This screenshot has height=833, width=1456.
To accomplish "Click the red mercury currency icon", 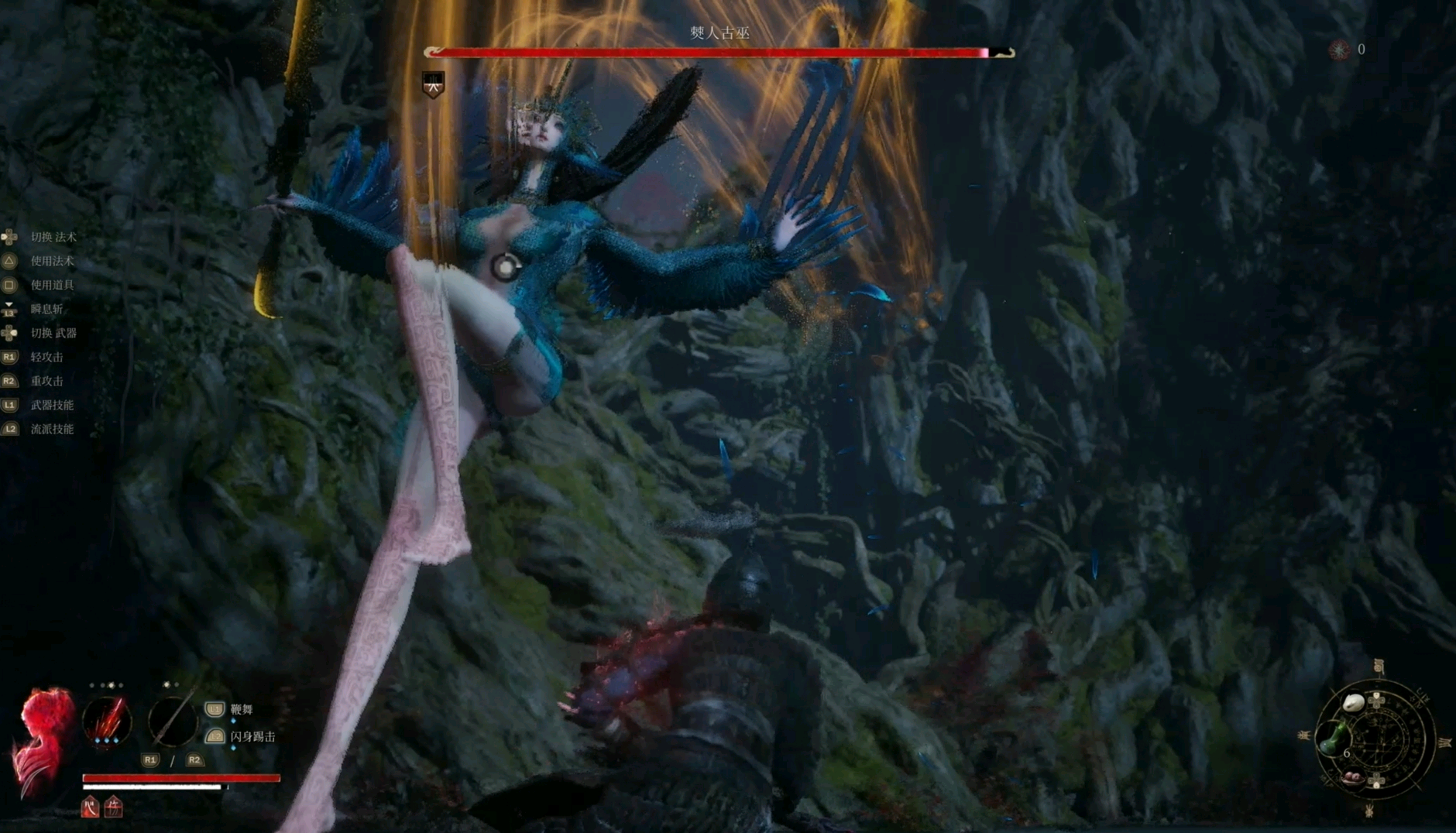I will pos(1339,50).
